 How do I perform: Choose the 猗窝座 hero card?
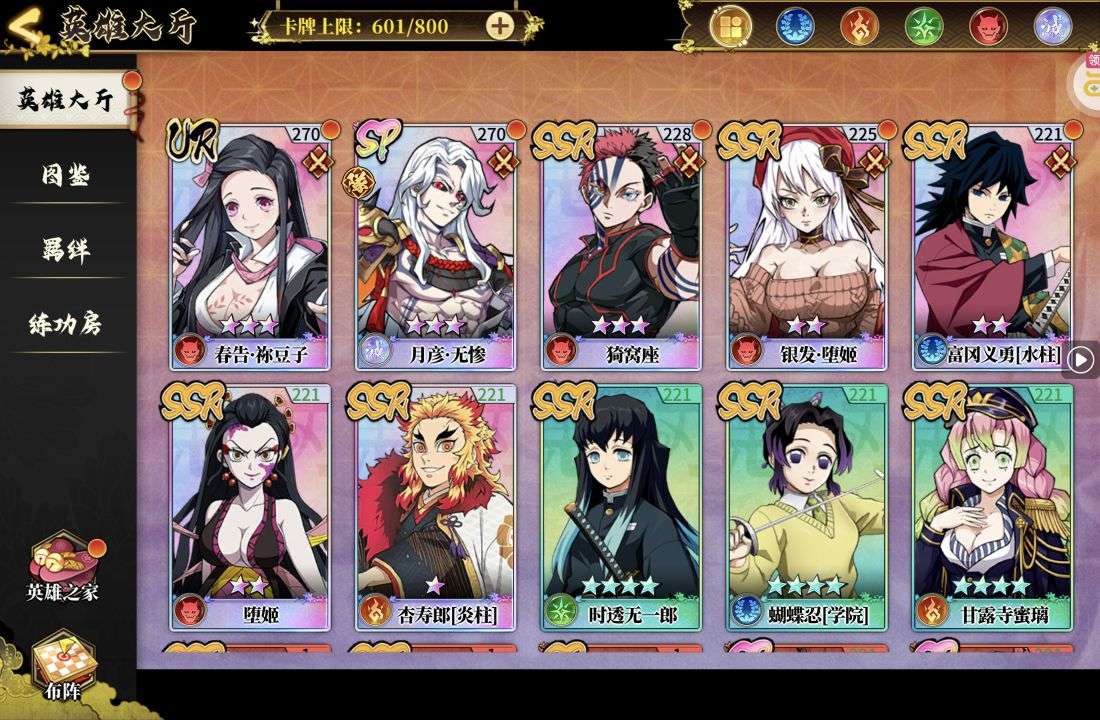[x=621, y=245]
